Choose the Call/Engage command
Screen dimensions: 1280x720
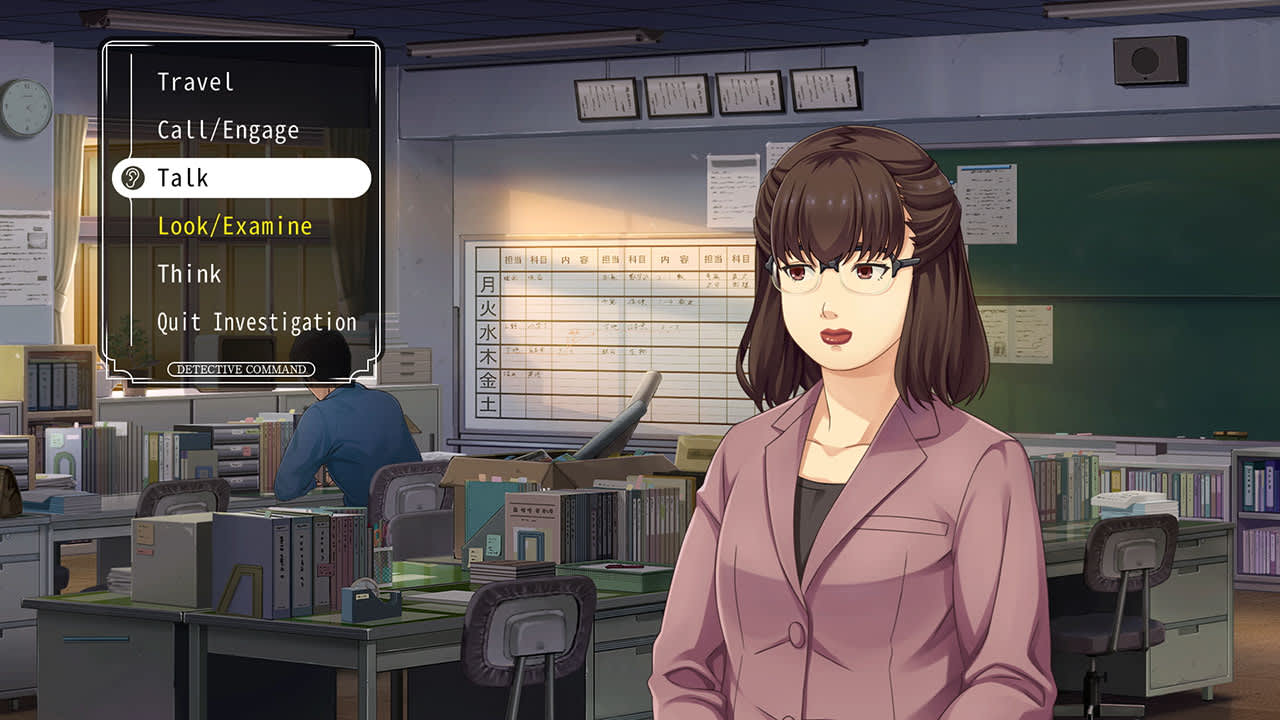point(227,130)
